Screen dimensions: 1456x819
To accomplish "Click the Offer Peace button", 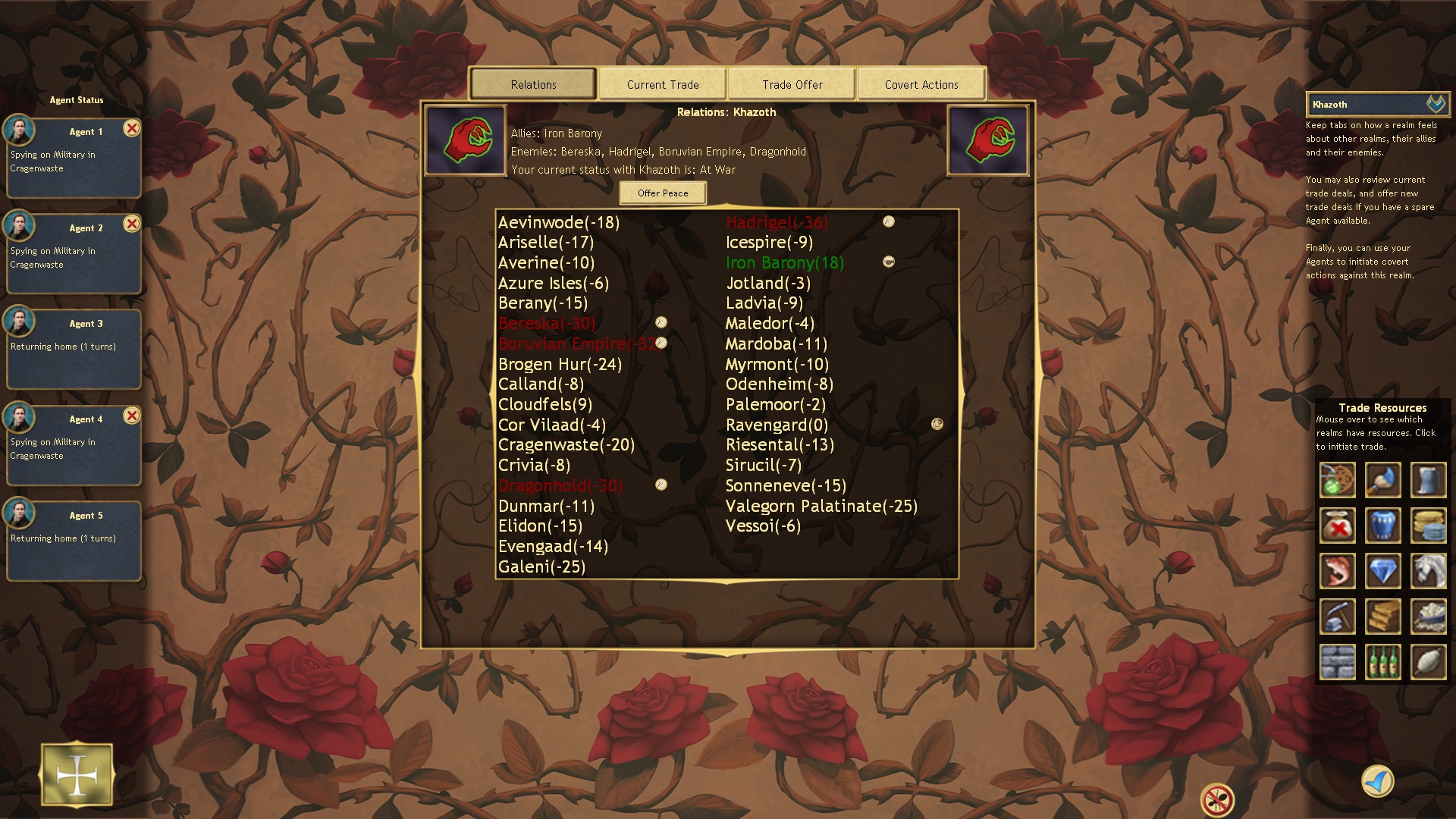I will [662, 193].
